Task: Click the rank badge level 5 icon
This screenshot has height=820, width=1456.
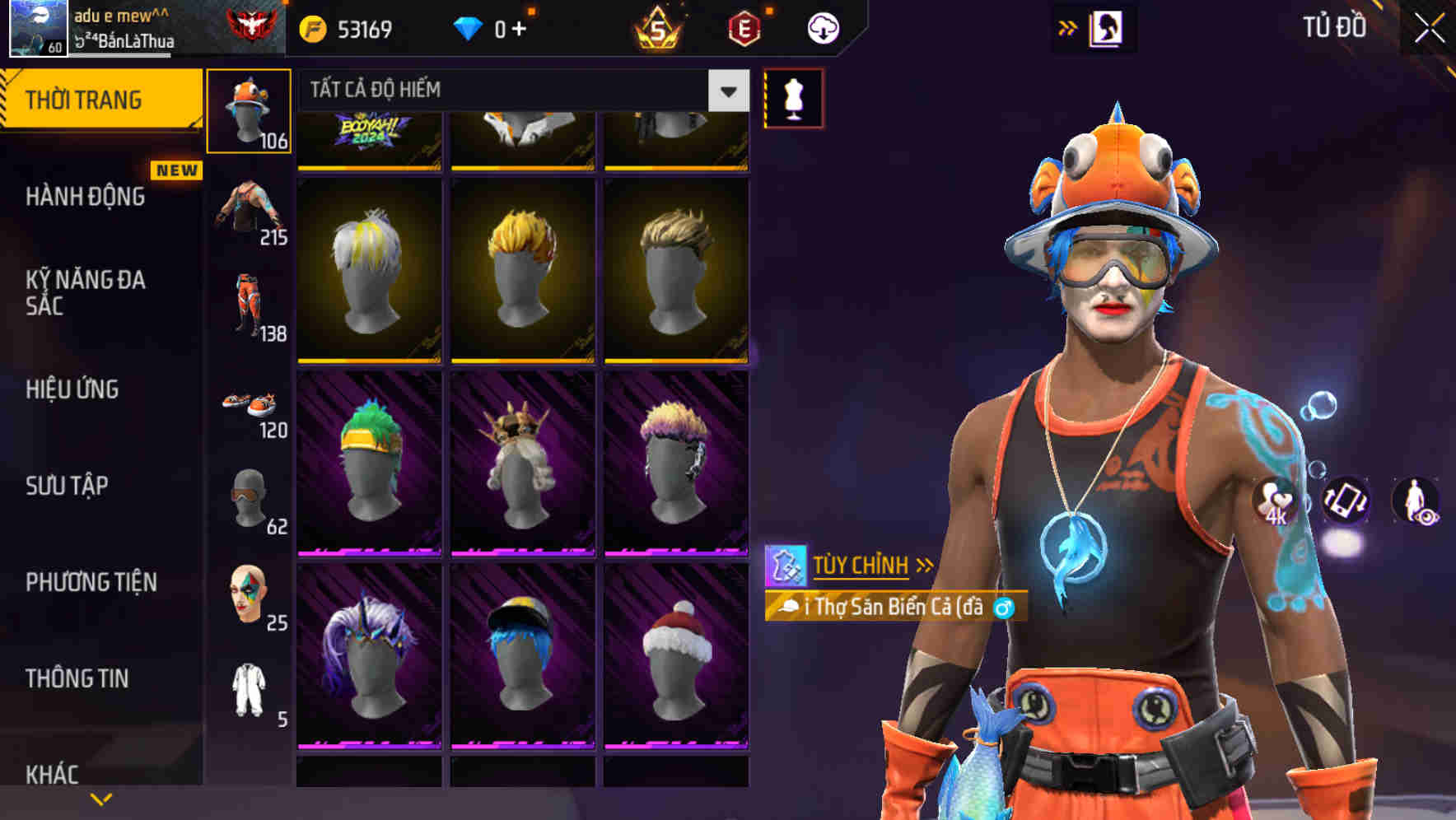Action: 659,27
